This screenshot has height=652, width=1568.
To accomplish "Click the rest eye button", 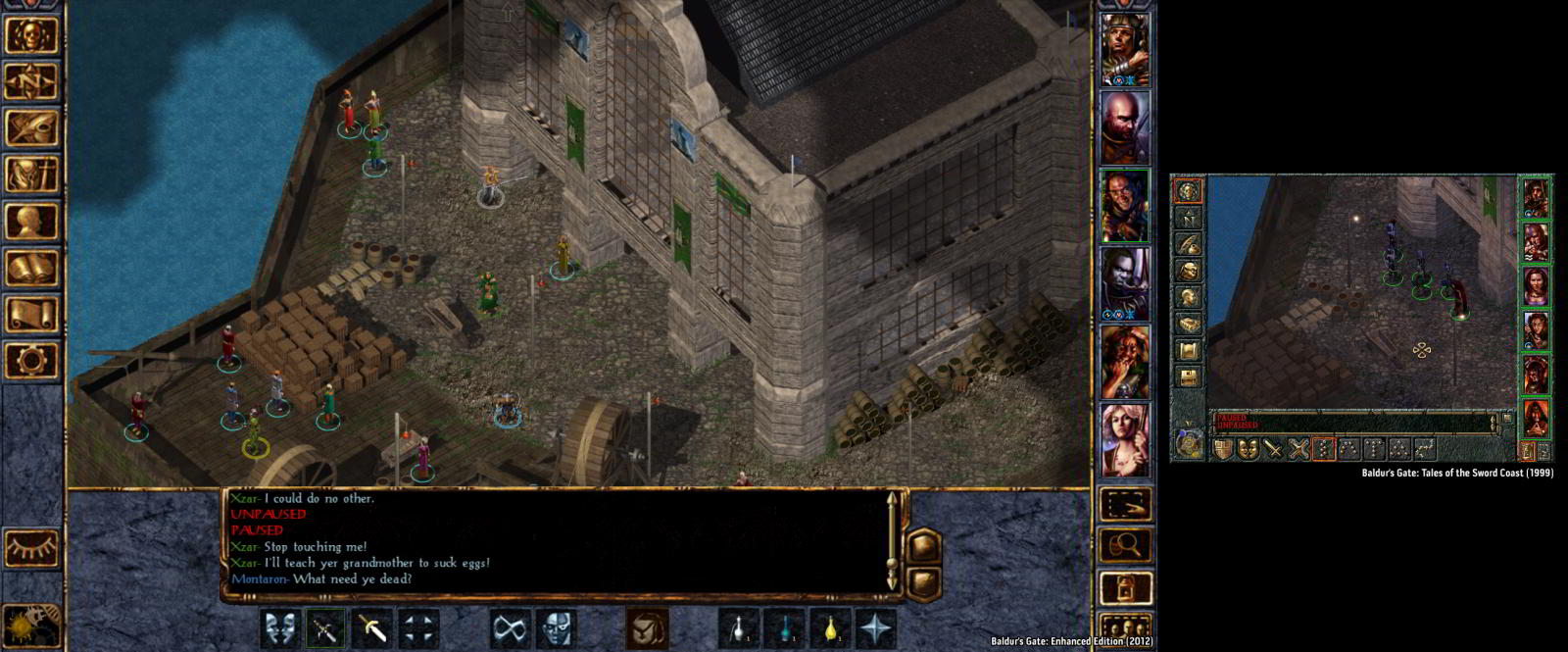I will click(31, 548).
